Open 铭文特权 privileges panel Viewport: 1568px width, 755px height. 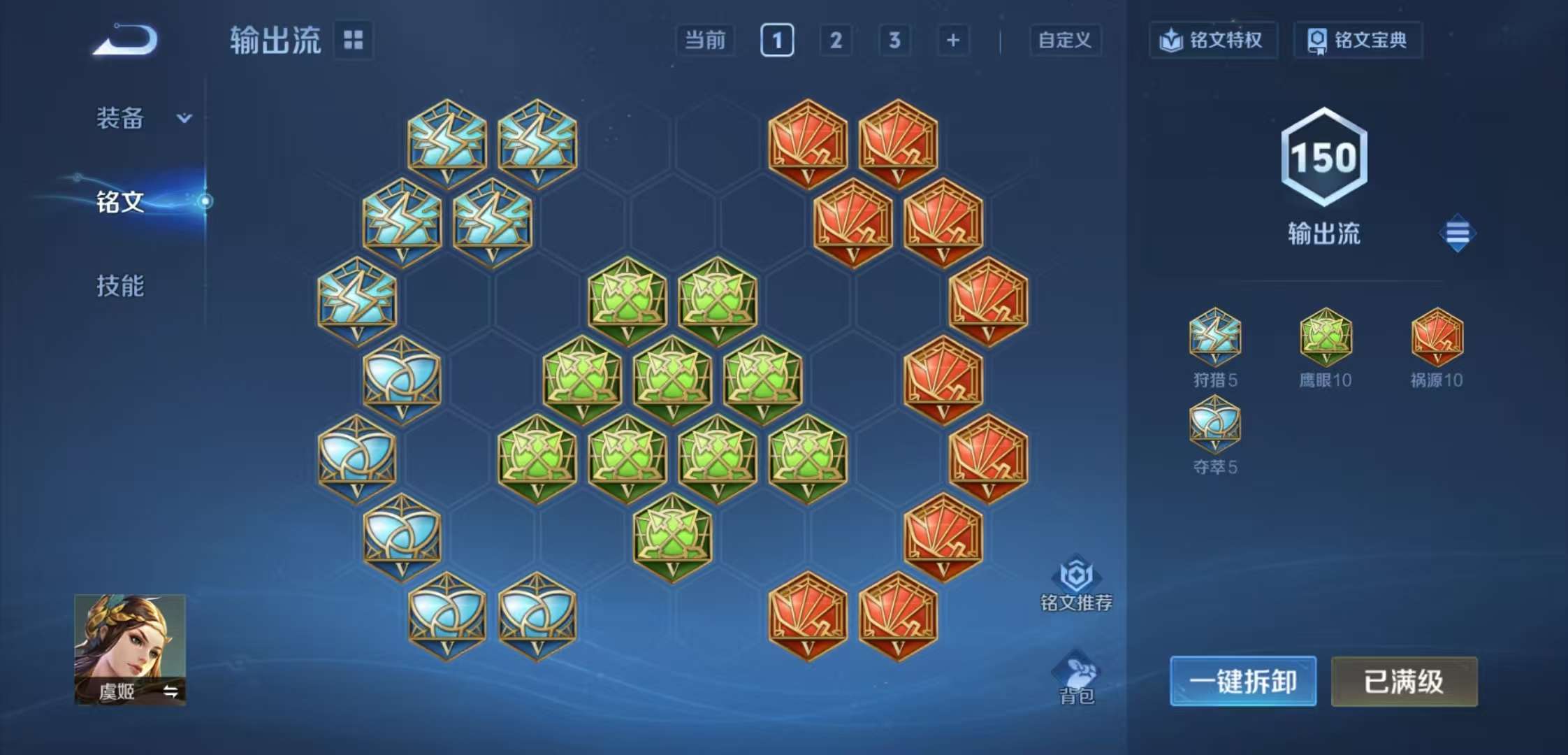1214,41
